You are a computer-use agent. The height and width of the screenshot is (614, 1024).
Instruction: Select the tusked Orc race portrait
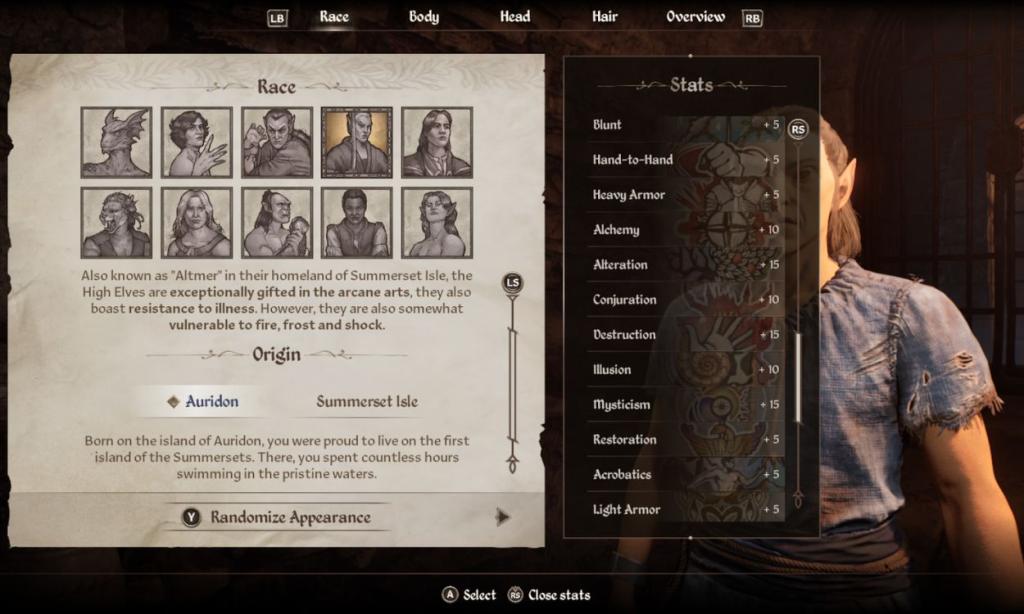(x=276, y=223)
